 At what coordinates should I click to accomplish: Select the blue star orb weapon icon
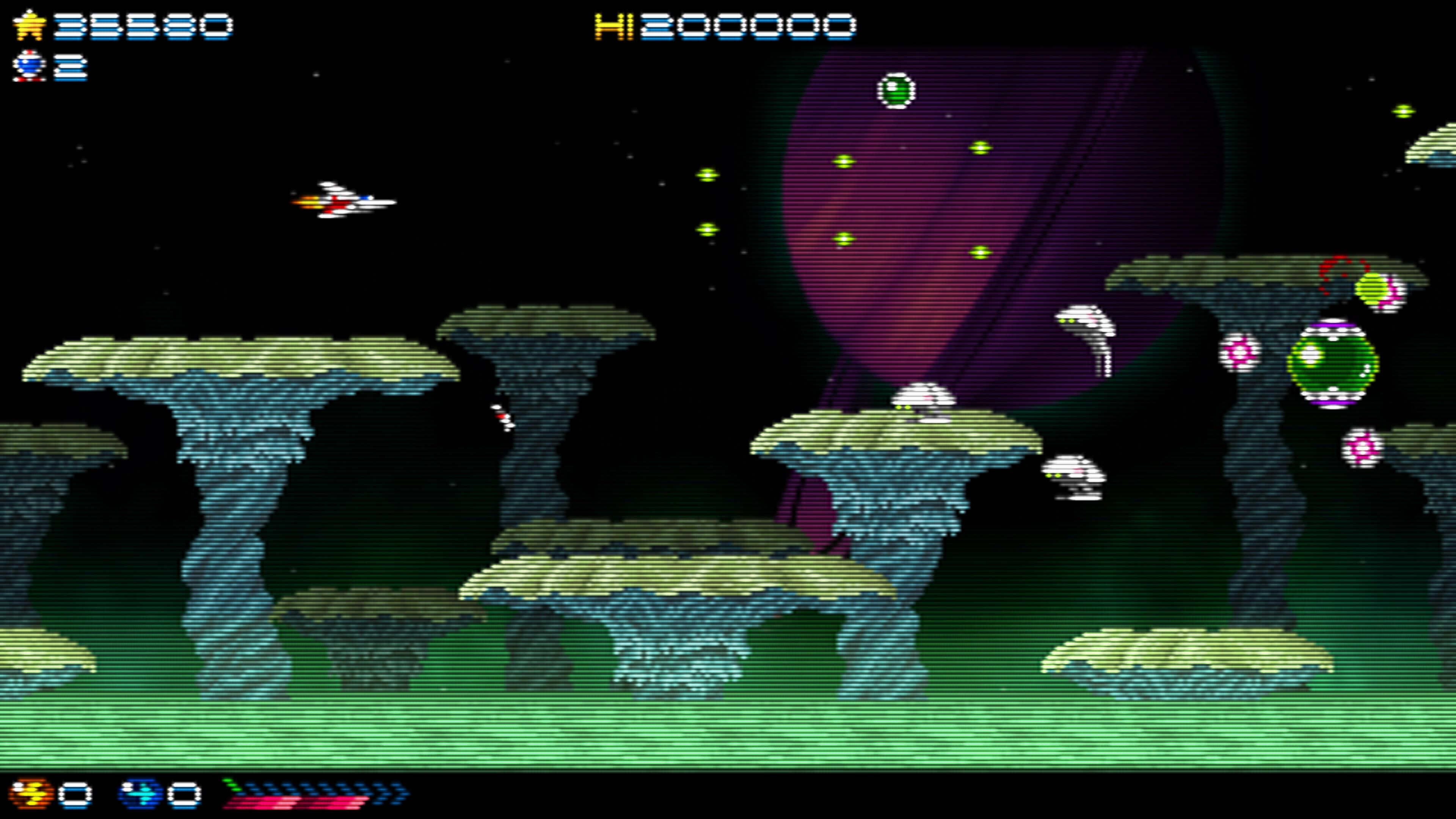(x=140, y=793)
